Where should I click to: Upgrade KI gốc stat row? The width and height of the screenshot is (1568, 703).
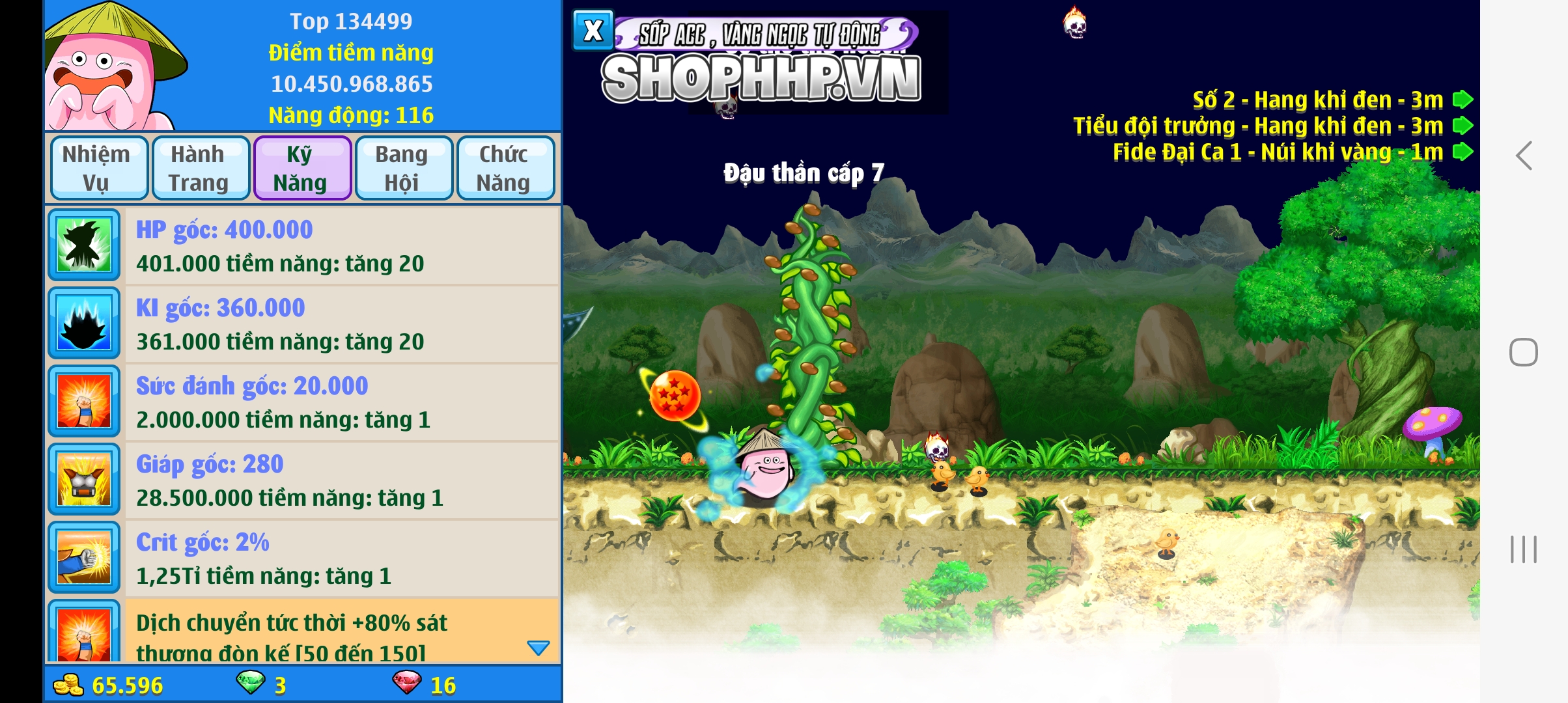(x=341, y=324)
